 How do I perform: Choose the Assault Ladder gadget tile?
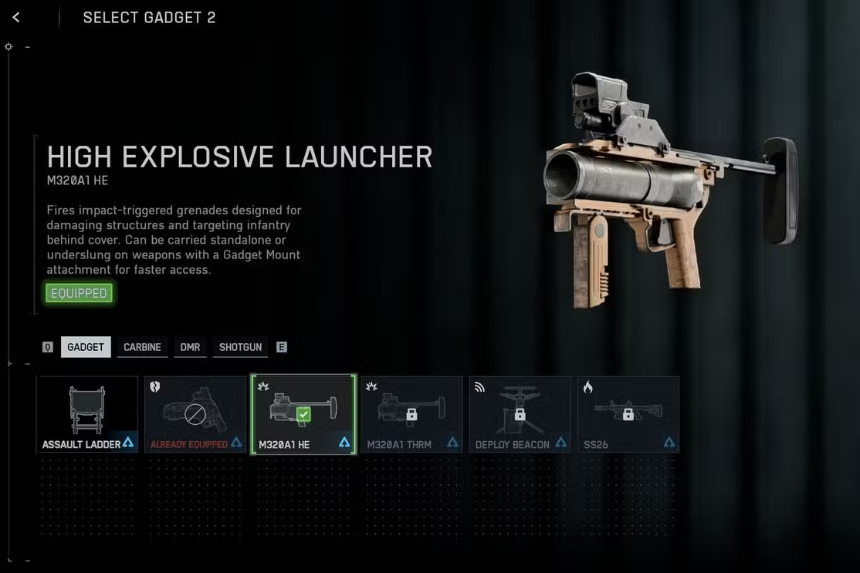click(x=87, y=414)
